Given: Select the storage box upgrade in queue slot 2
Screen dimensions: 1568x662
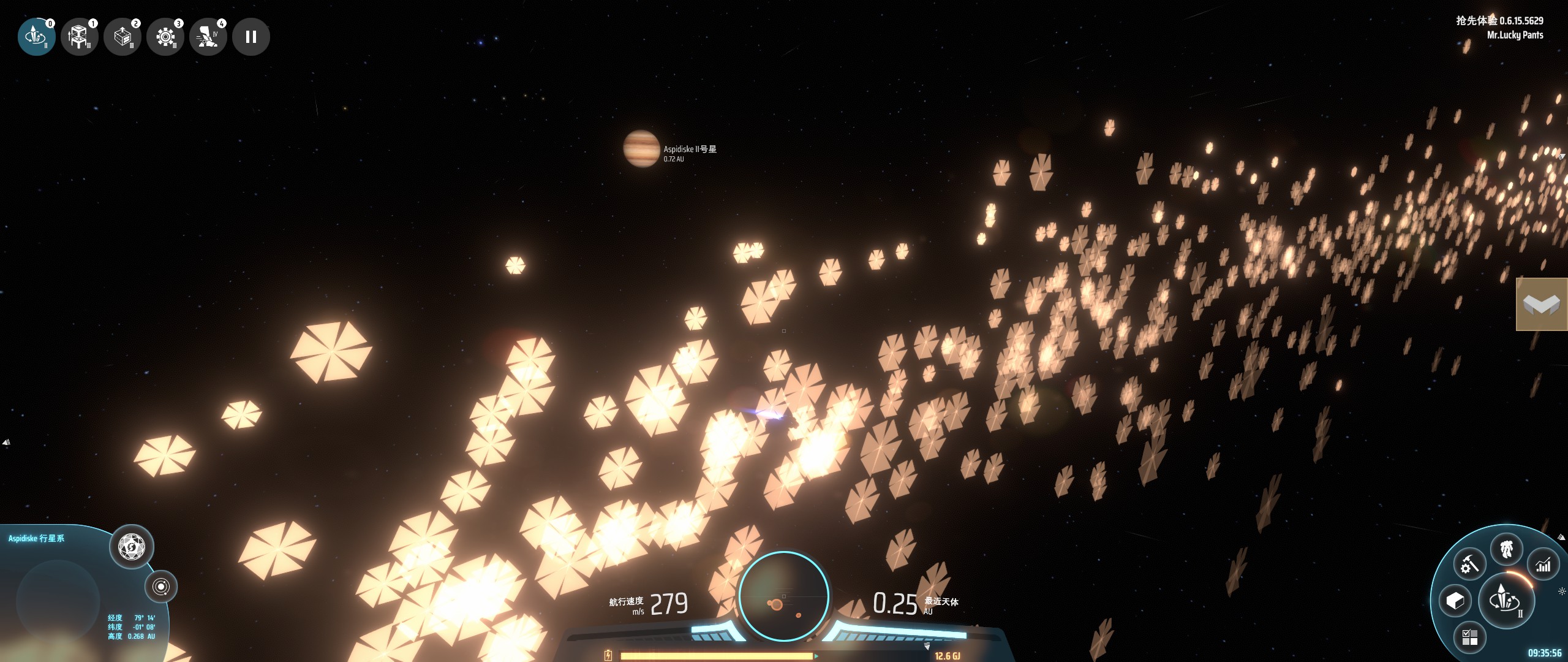Looking at the screenshot, I should point(122,37).
